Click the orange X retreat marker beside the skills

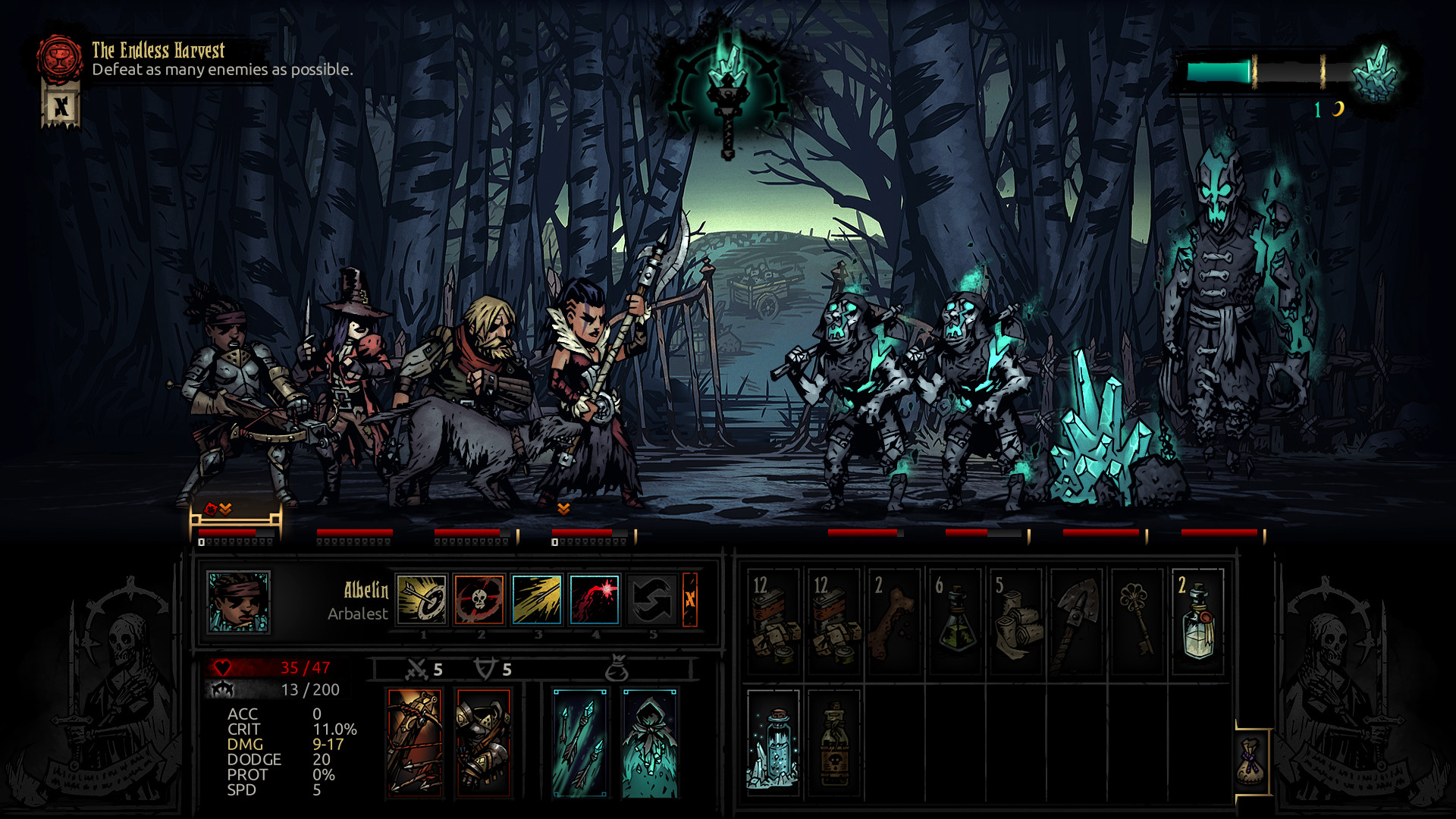click(689, 599)
